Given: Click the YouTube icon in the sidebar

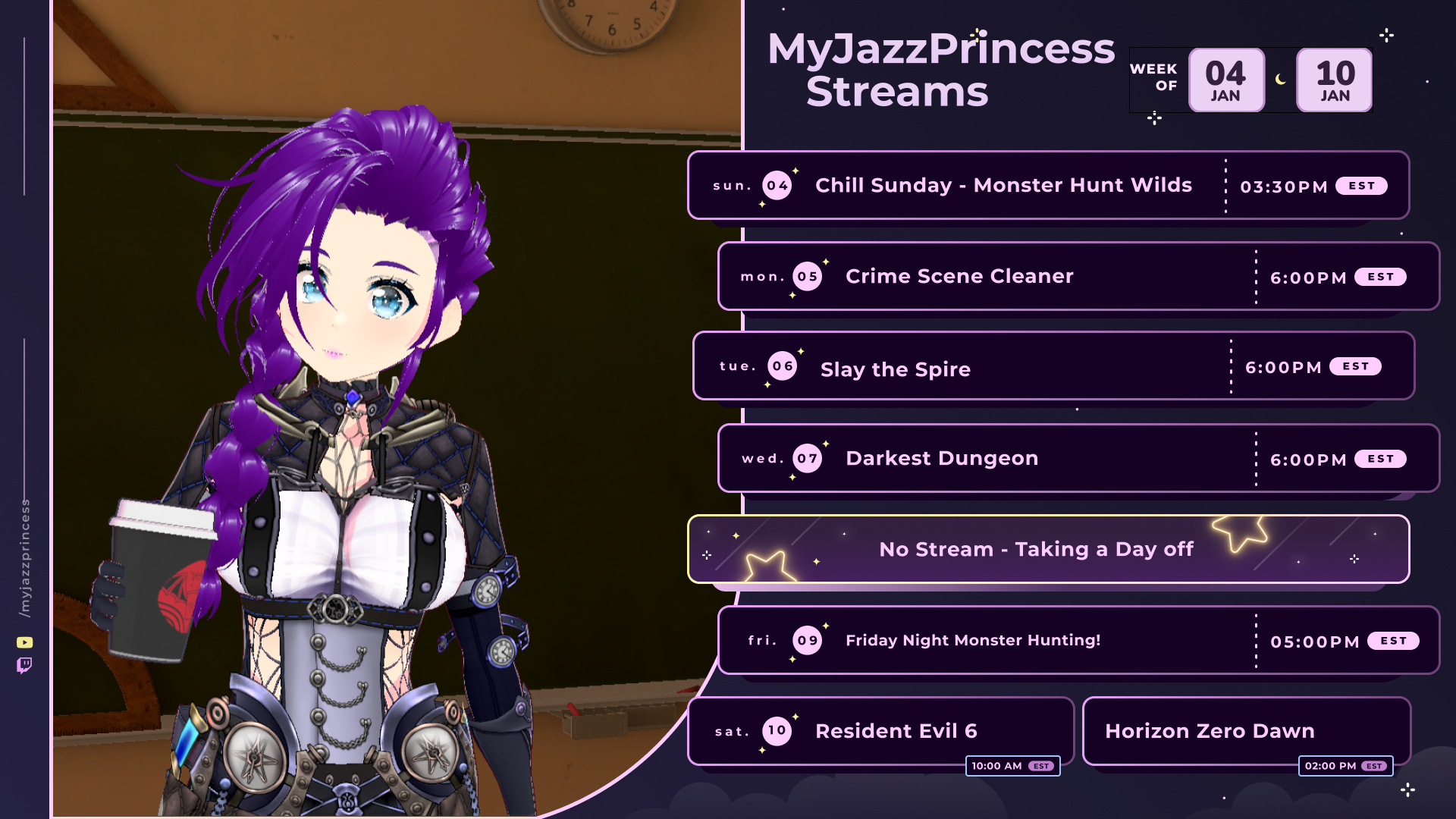Looking at the screenshot, I should [24, 642].
